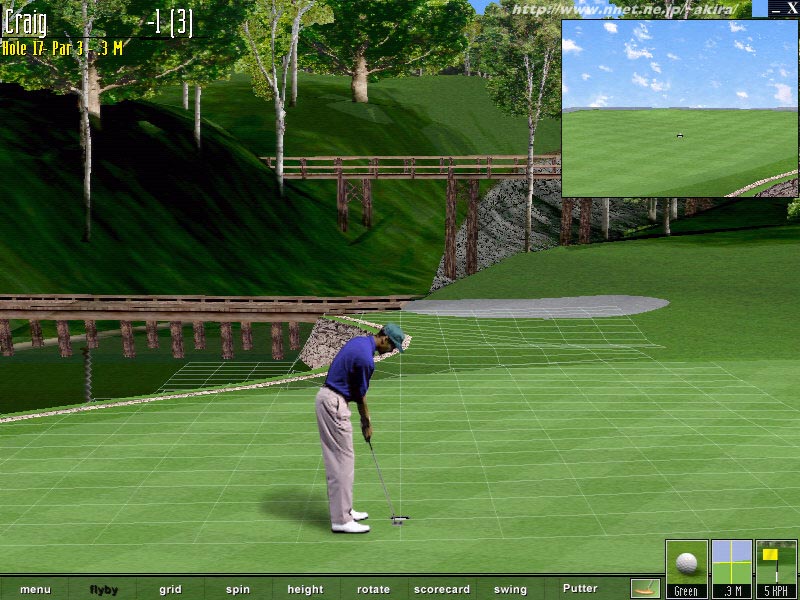Change the selected Putter club
The width and height of the screenshot is (800, 600).
coord(580,588)
